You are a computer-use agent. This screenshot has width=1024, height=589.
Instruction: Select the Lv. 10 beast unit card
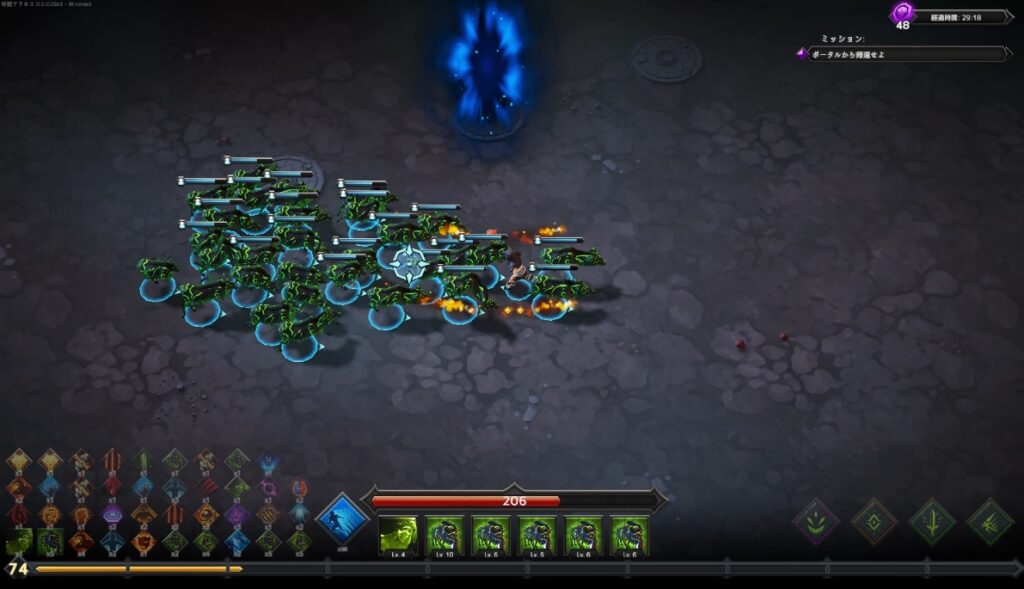[444, 535]
